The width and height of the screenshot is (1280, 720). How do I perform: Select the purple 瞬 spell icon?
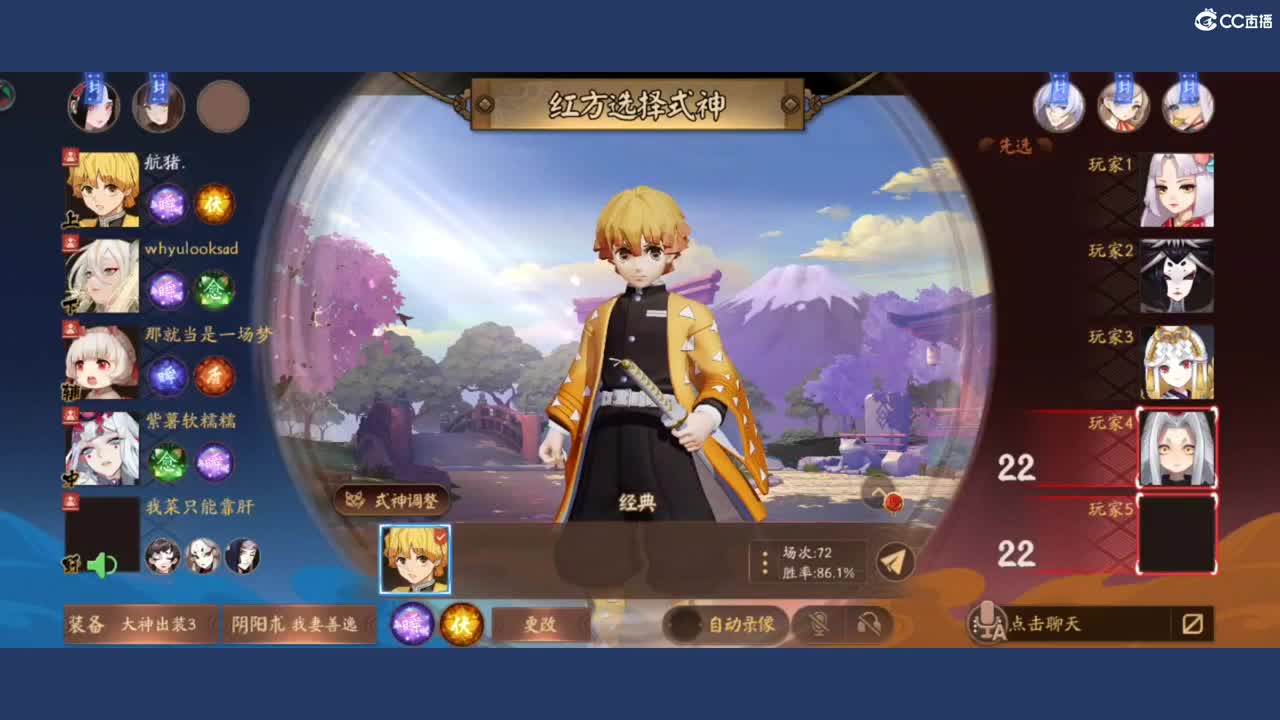(412, 622)
